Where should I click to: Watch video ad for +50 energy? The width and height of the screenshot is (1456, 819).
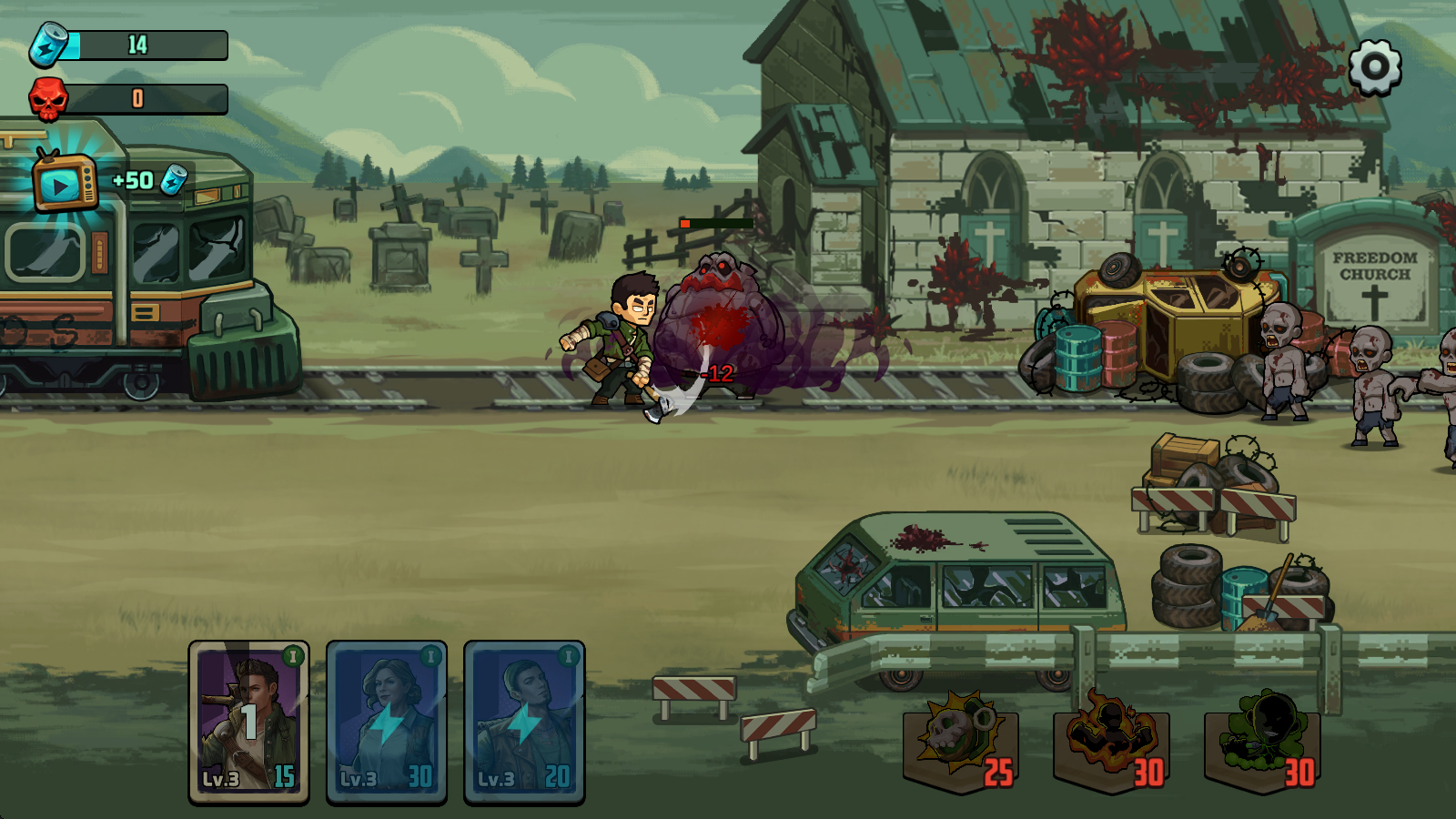tap(66, 182)
